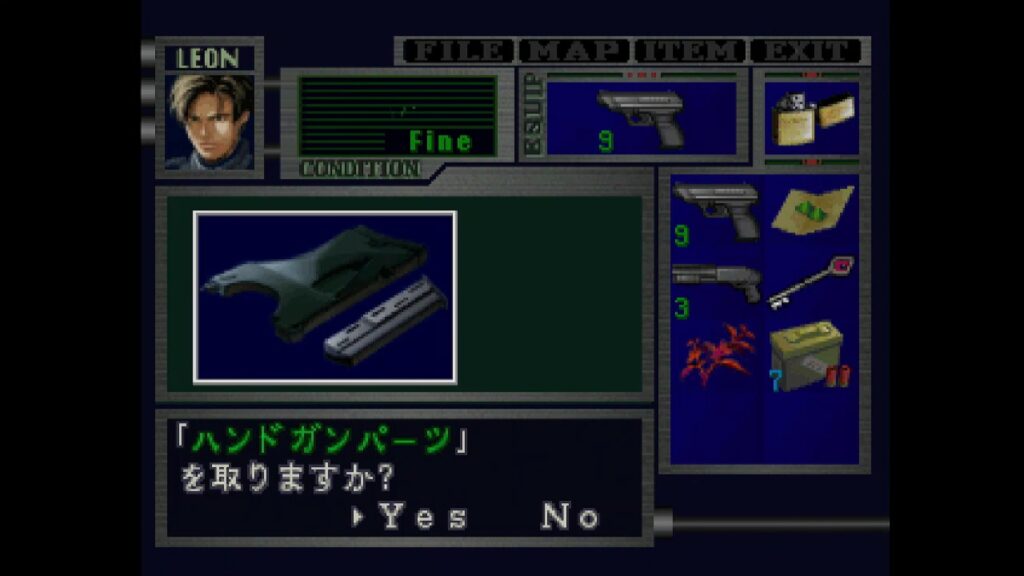Switch to the MAP tab

pos(574,51)
